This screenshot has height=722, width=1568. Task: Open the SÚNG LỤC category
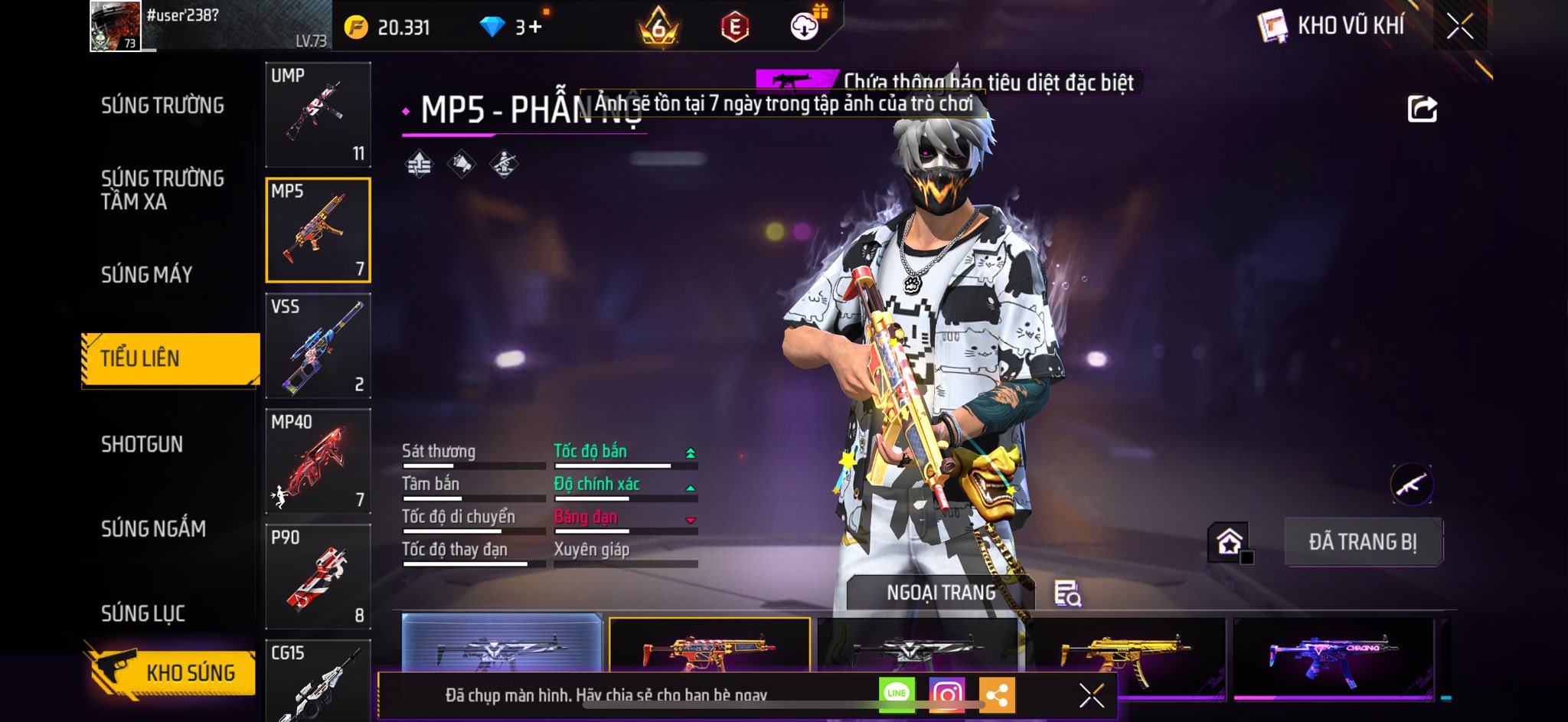pyautogui.click(x=143, y=613)
